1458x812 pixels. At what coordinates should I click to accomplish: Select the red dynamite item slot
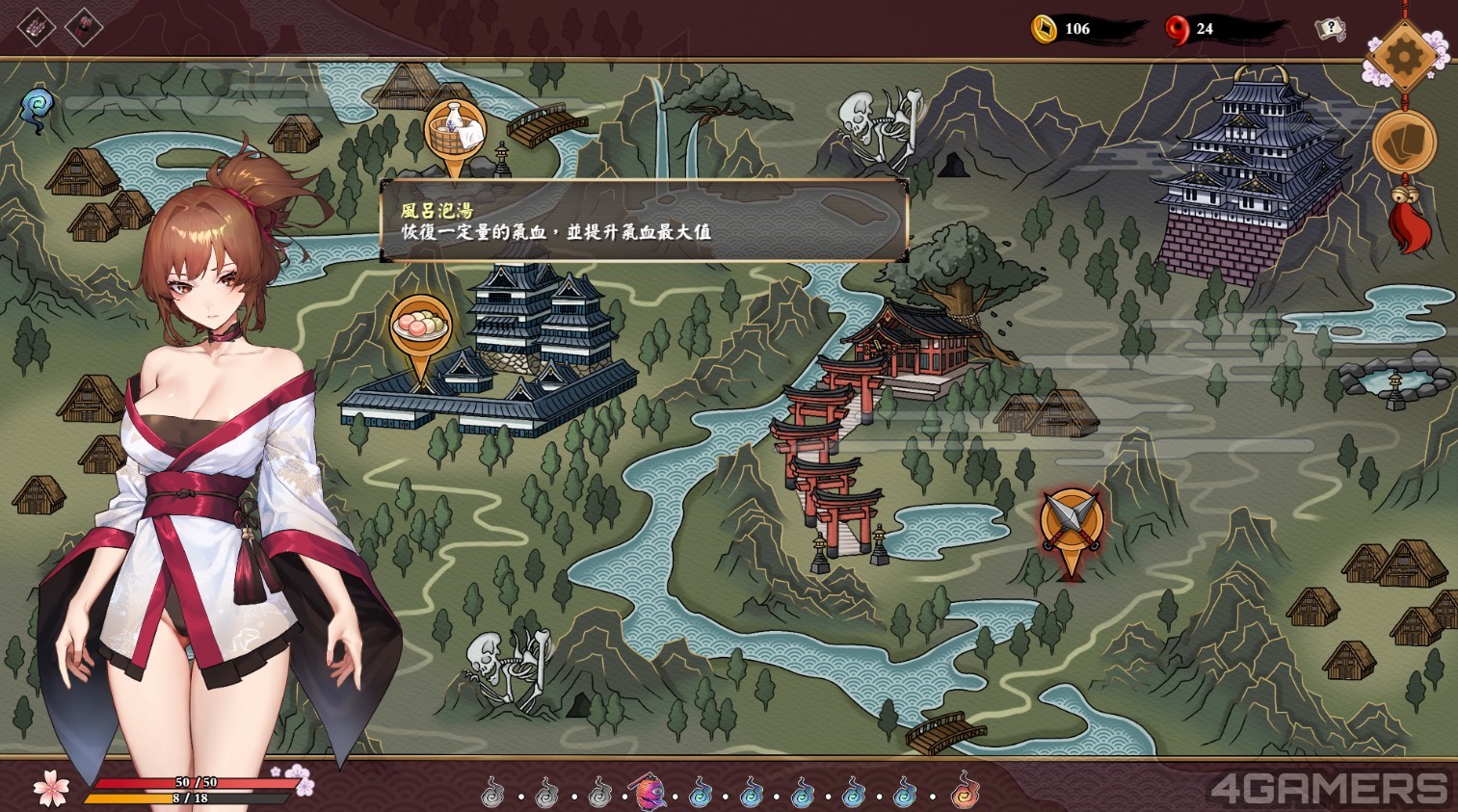pos(84,28)
